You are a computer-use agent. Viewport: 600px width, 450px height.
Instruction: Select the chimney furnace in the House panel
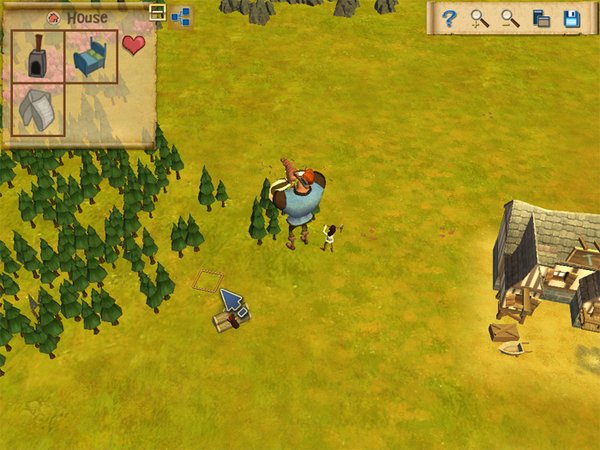[38, 57]
